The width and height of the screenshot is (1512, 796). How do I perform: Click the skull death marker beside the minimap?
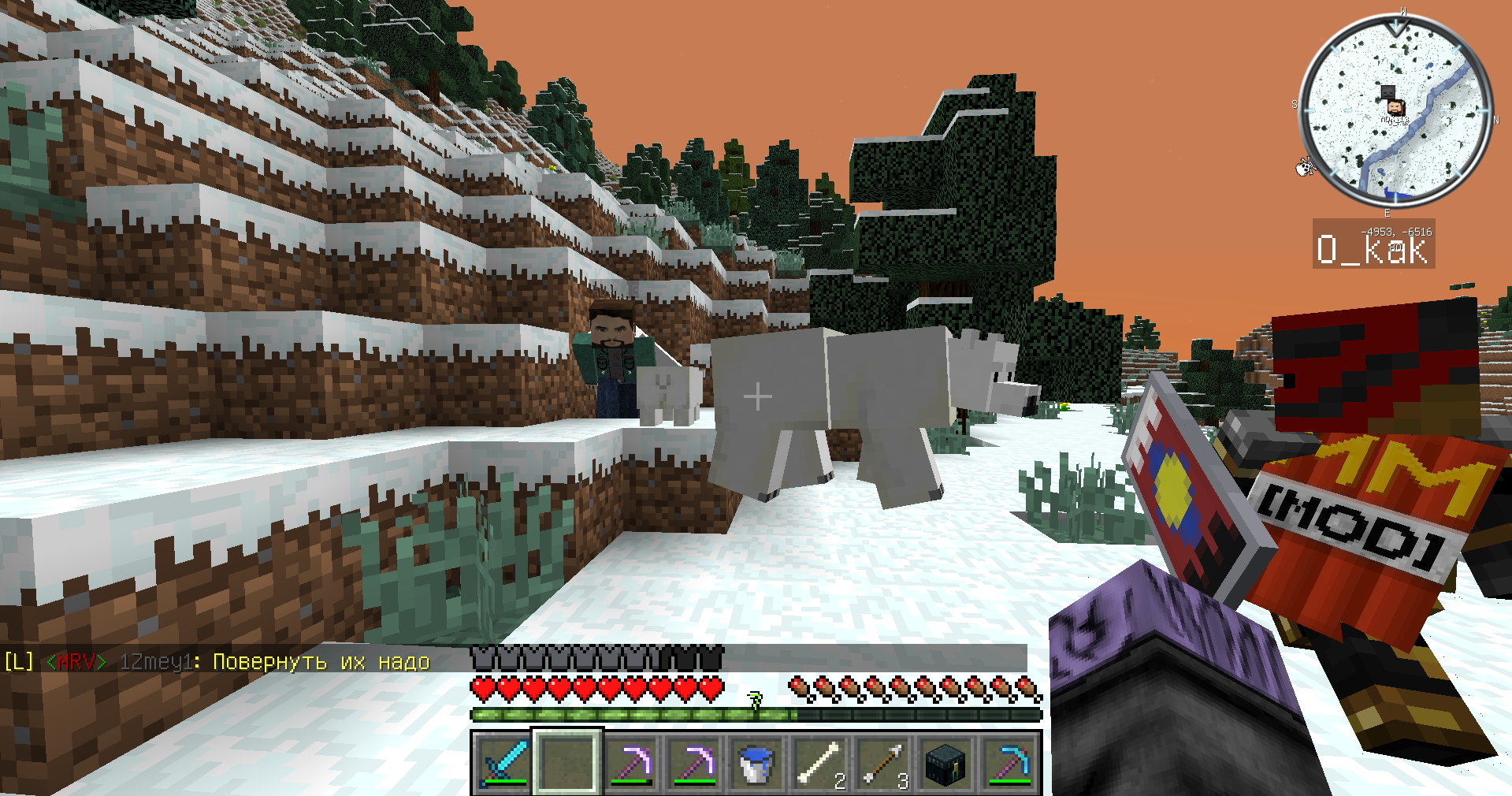pyautogui.click(x=1306, y=166)
